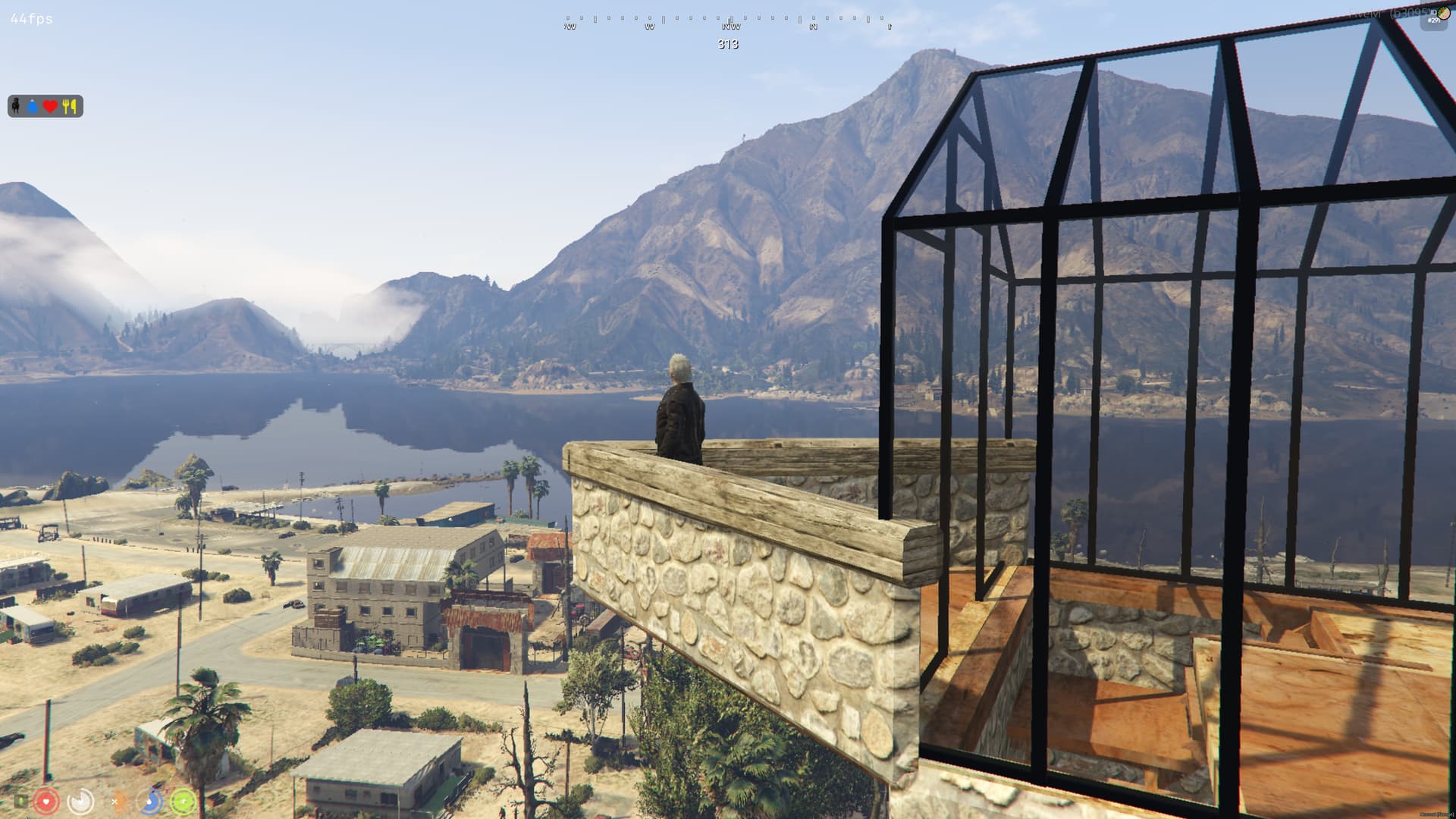Select the bright green circular status ring
Viewport: 1456px width, 819px height.
tap(184, 801)
